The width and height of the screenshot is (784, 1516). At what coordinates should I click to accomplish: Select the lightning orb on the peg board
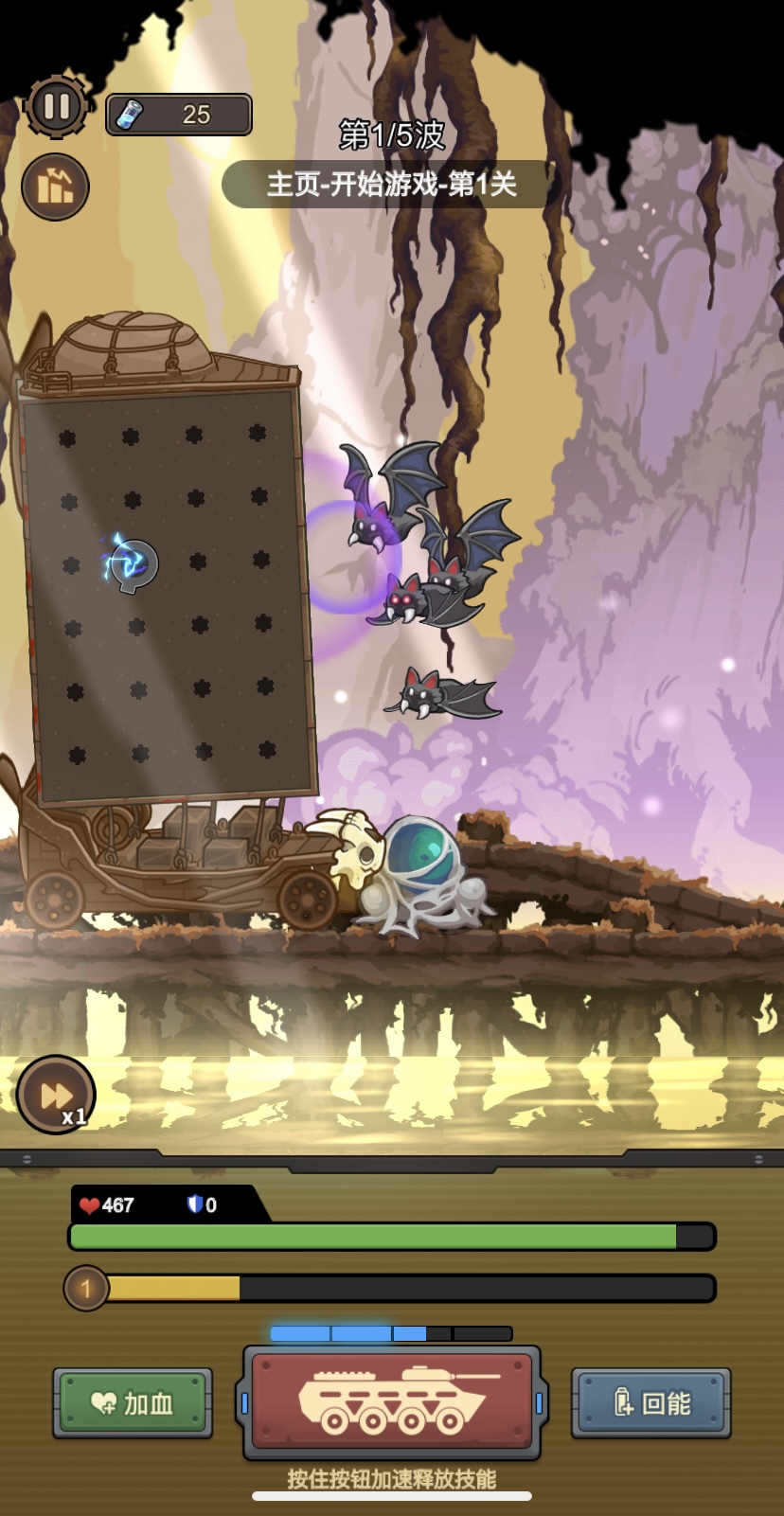[x=132, y=562]
